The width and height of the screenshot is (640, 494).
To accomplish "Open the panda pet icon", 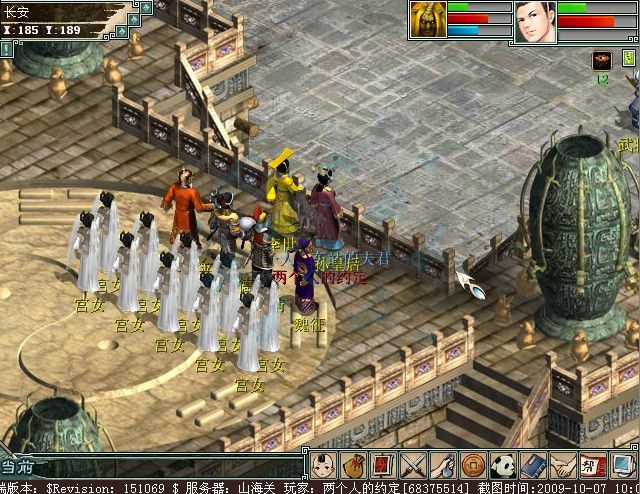I will click(x=503, y=464).
